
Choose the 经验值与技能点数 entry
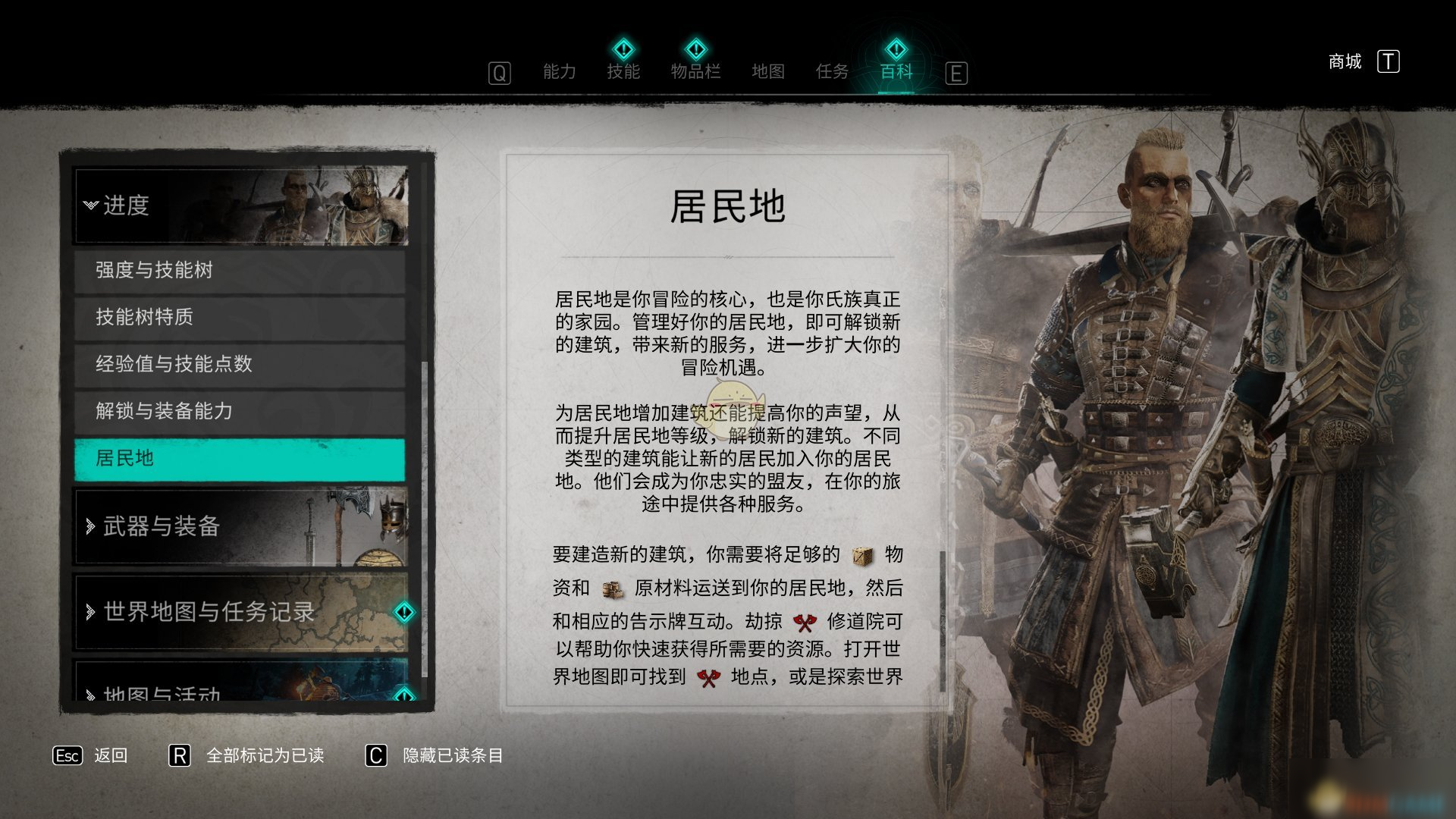point(240,364)
